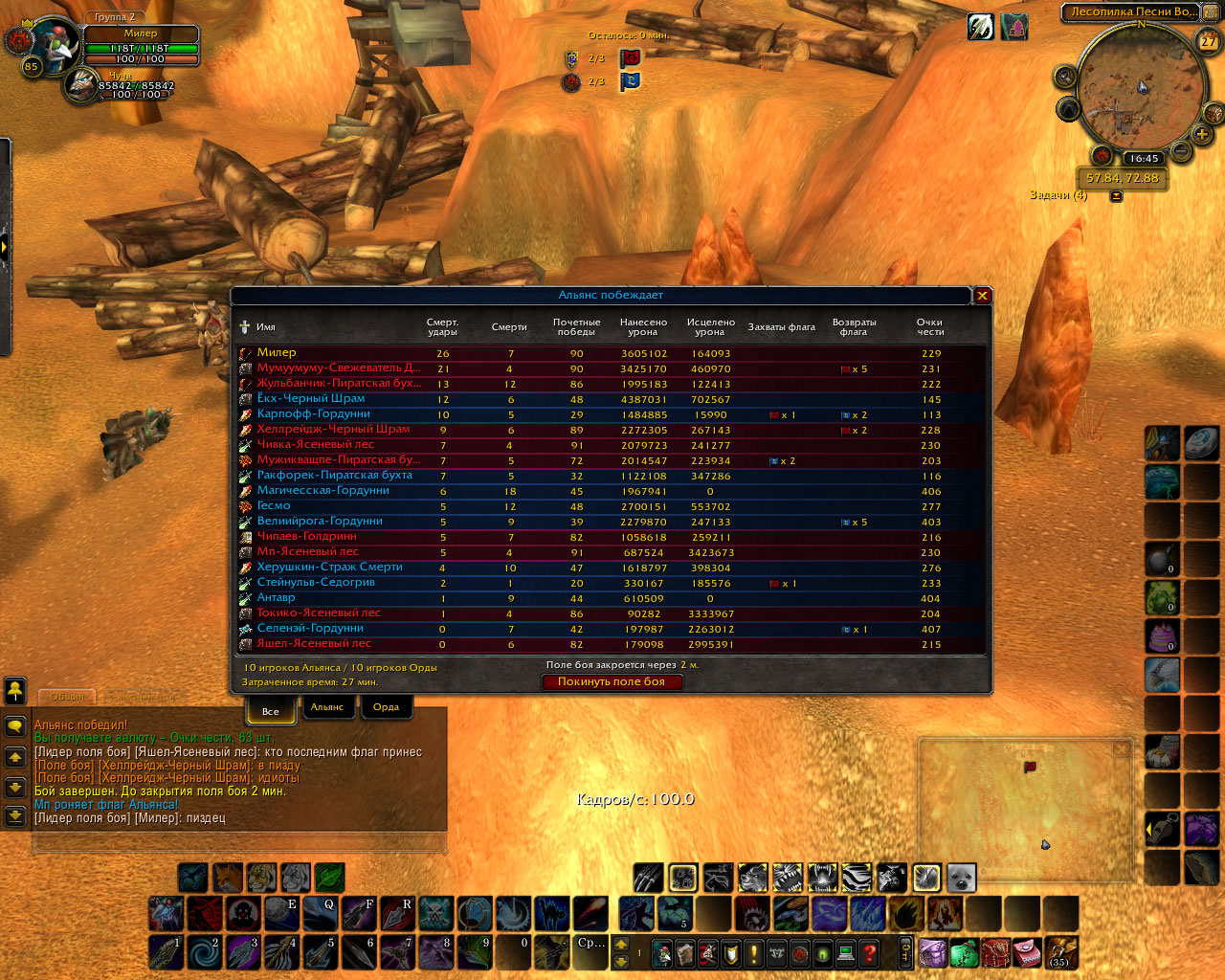Sort scoreboard by 'Нанесено урона' column

click(x=643, y=327)
